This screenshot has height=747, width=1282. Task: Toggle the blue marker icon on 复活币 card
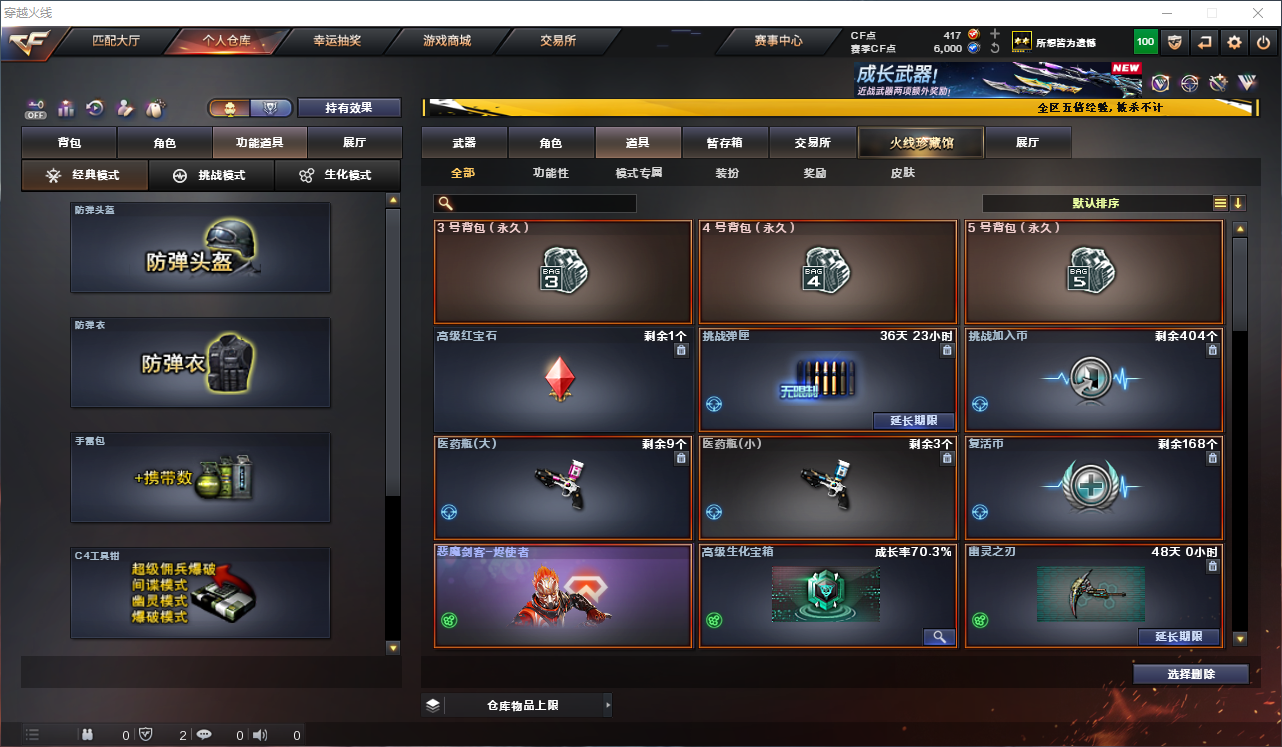978,510
